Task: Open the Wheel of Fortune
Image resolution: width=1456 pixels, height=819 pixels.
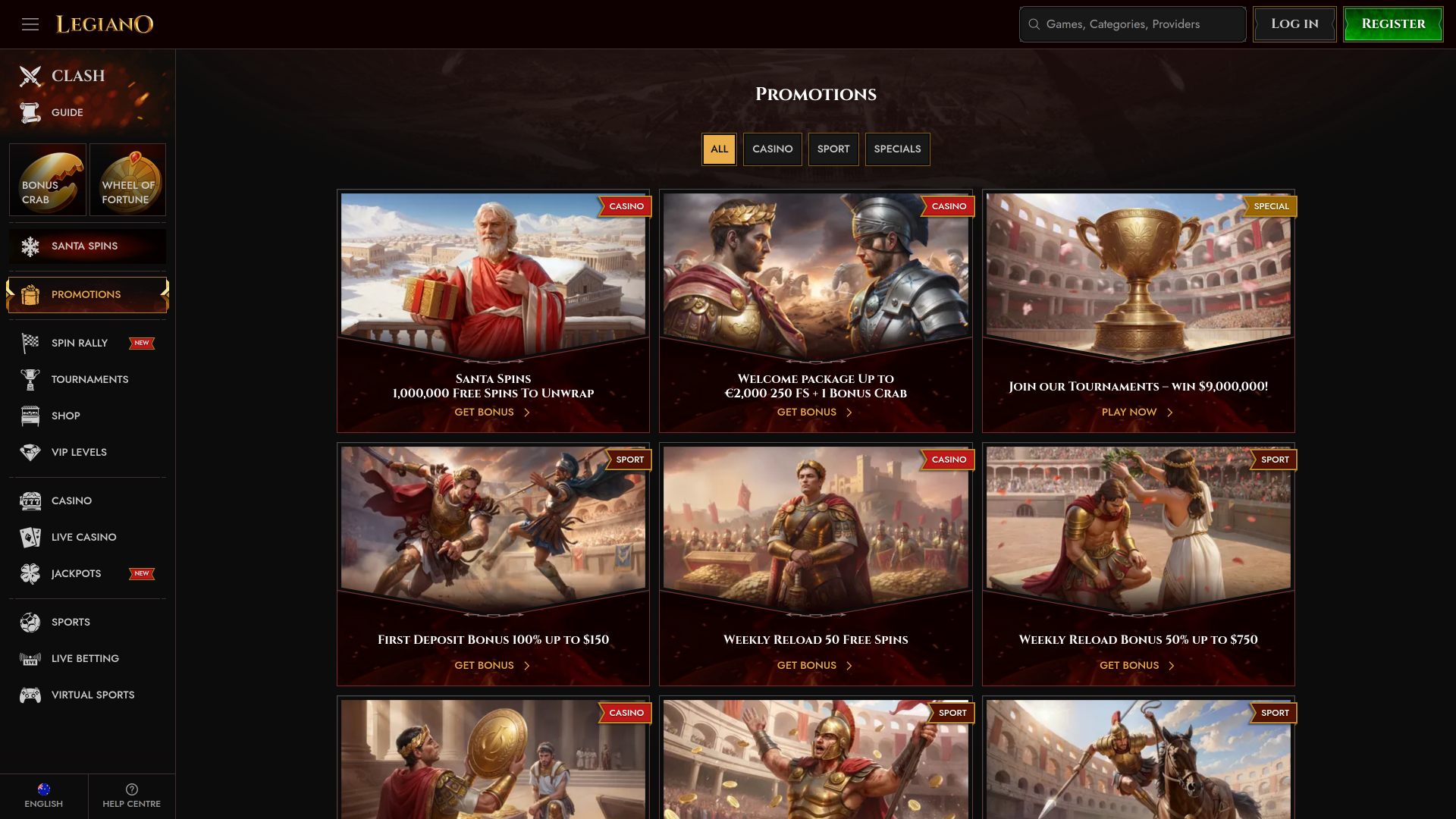Action: (x=127, y=180)
